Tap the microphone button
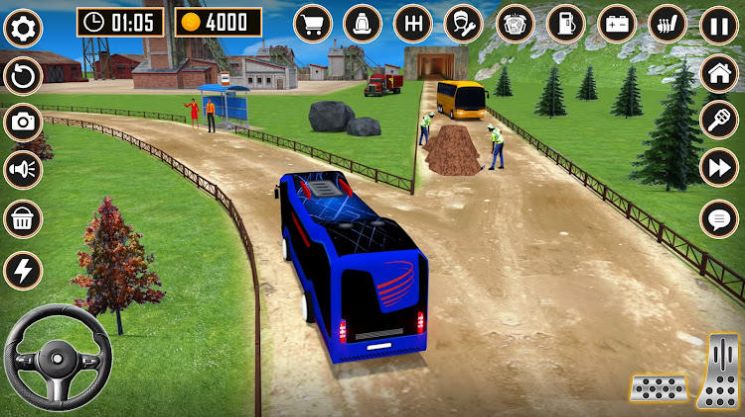Viewport: 745px width, 417px height. [x=719, y=118]
